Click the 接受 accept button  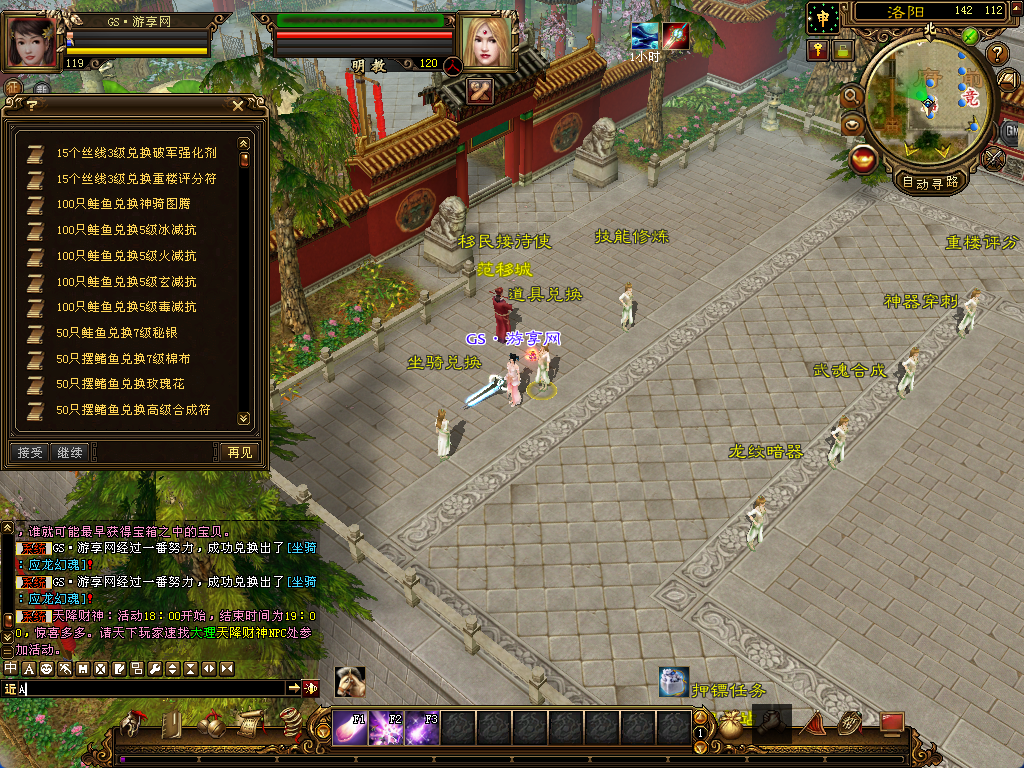[30, 453]
